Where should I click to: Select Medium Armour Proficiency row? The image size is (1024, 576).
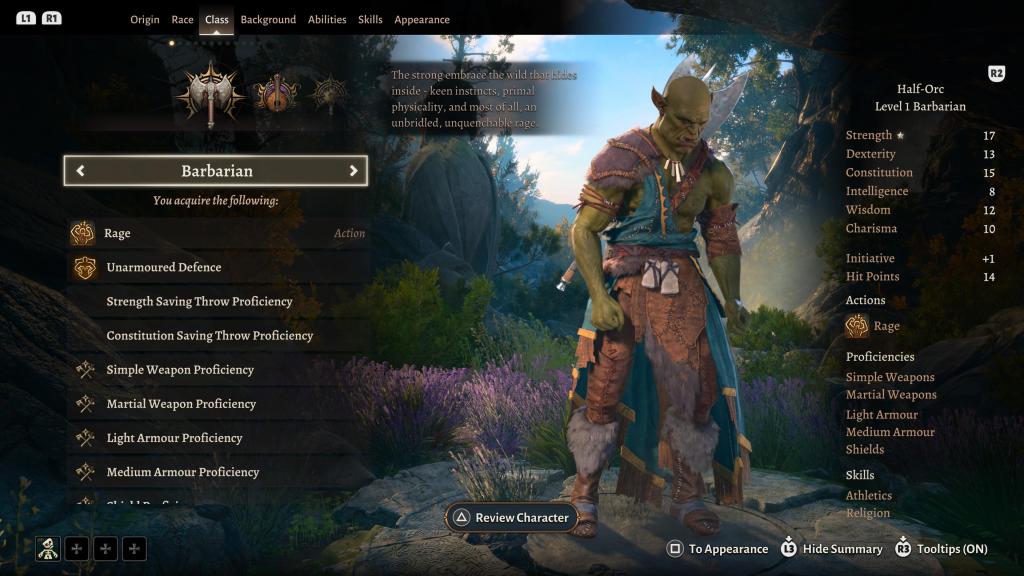tap(216, 472)
